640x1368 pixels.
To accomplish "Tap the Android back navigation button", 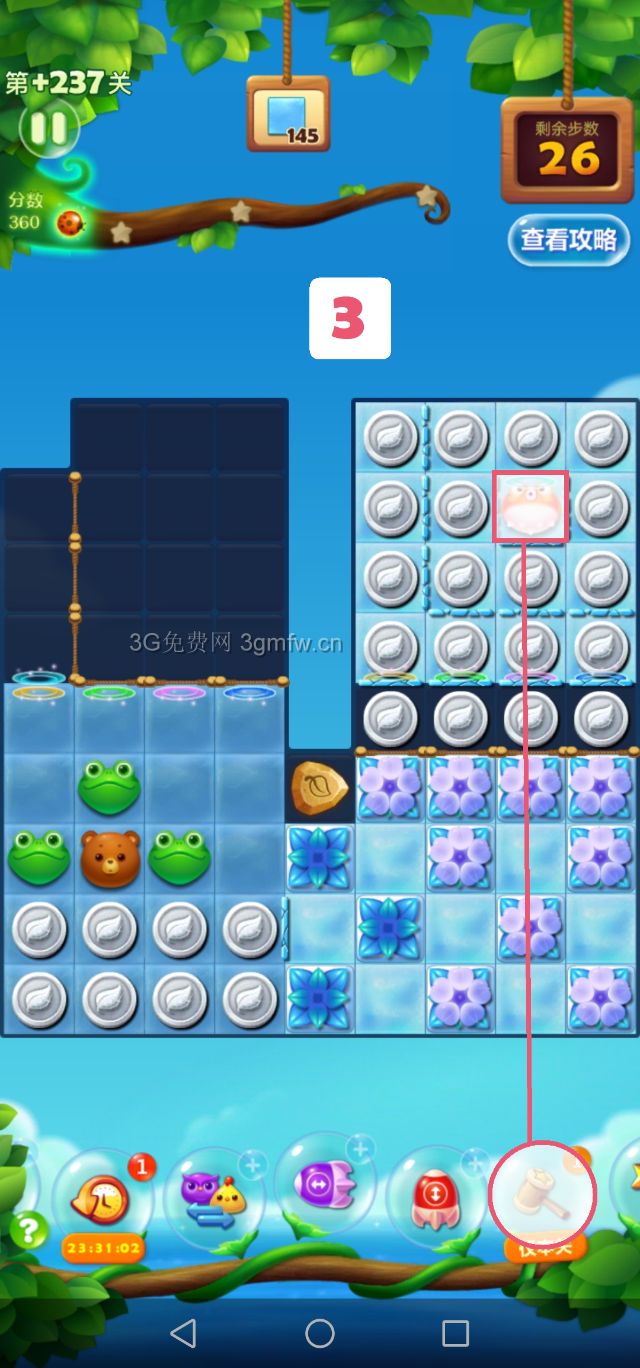I will coord(183,1332).
